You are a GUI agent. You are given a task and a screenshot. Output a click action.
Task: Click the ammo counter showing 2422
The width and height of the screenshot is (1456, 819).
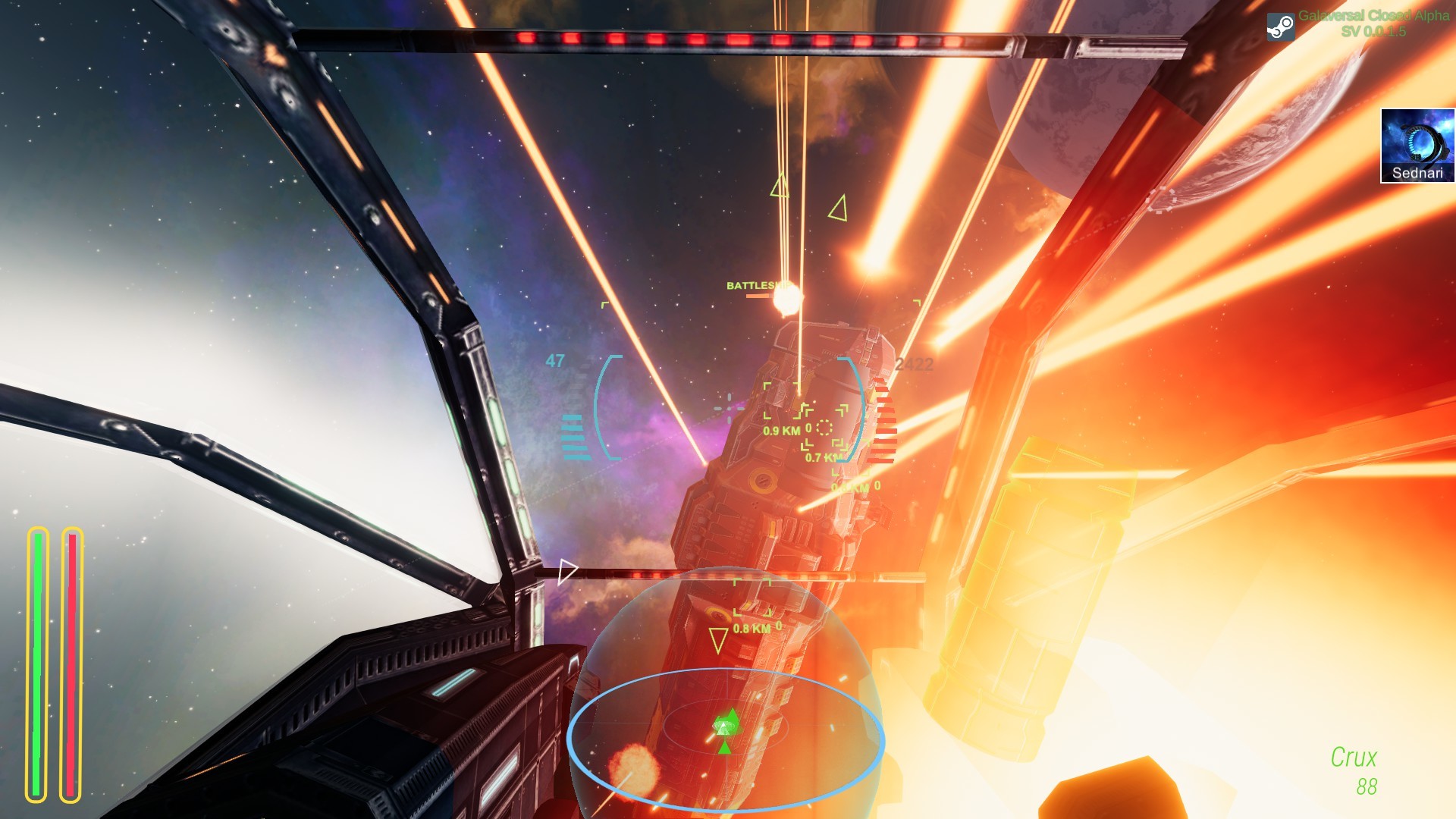click(912, 363)
